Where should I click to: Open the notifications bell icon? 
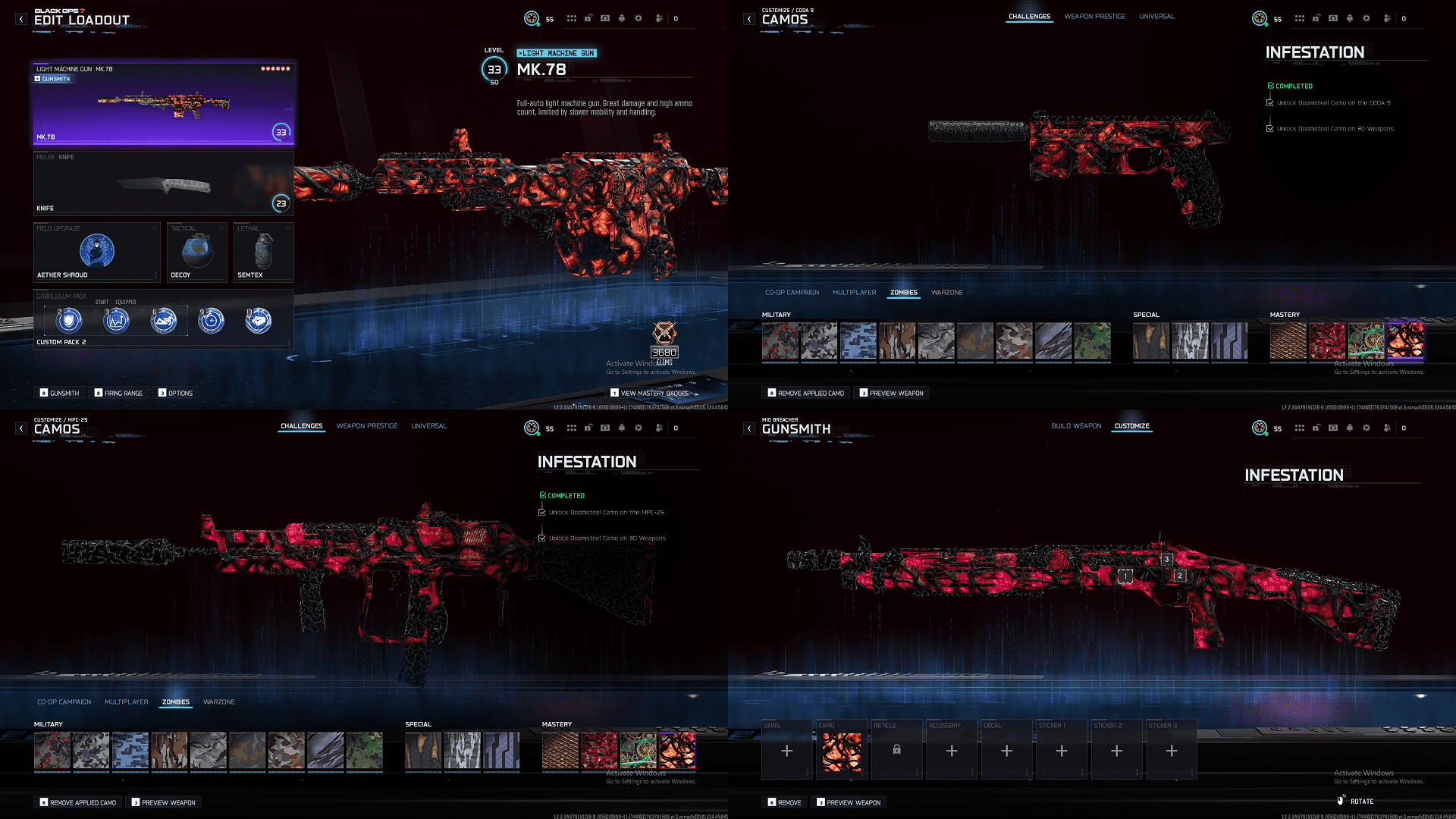coord(621,18)
